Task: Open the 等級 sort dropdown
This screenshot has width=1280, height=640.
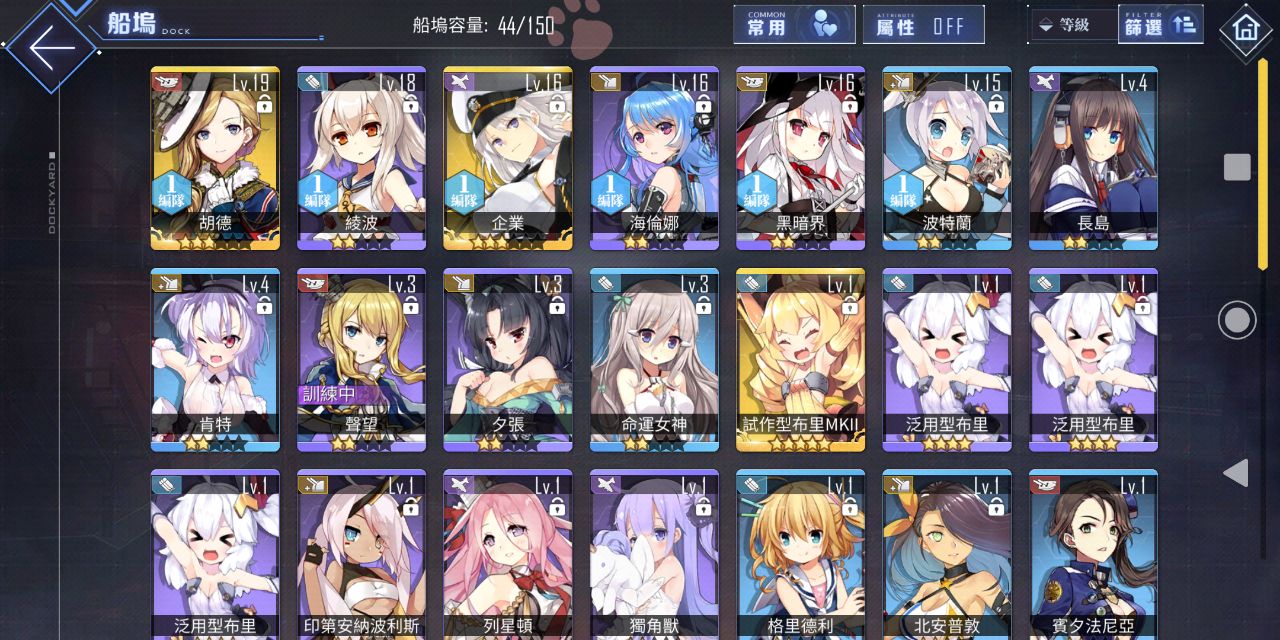Action: [1072, 26]
